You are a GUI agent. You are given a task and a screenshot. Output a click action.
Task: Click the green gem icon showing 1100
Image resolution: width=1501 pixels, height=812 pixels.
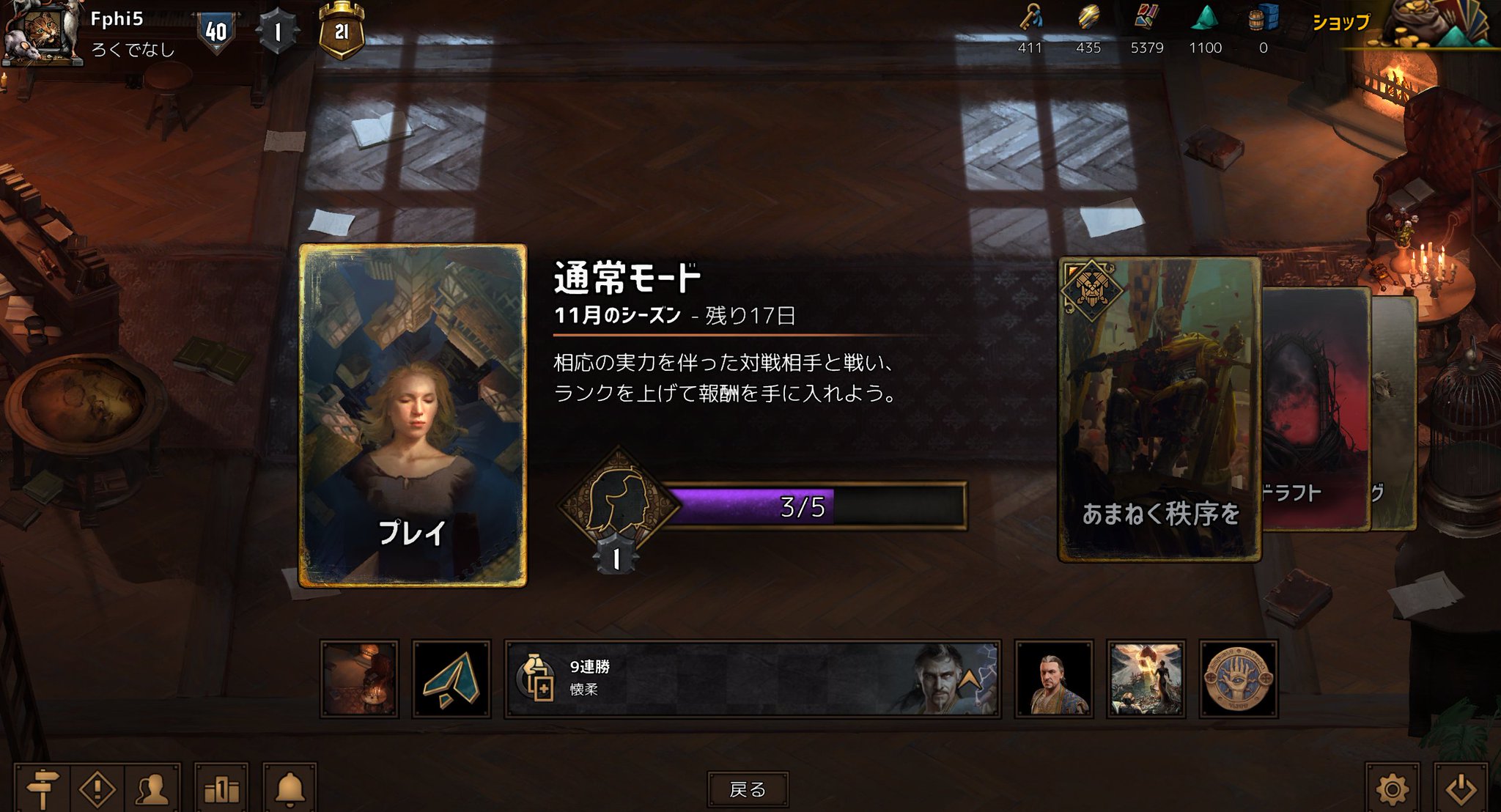coord(1205,22)
